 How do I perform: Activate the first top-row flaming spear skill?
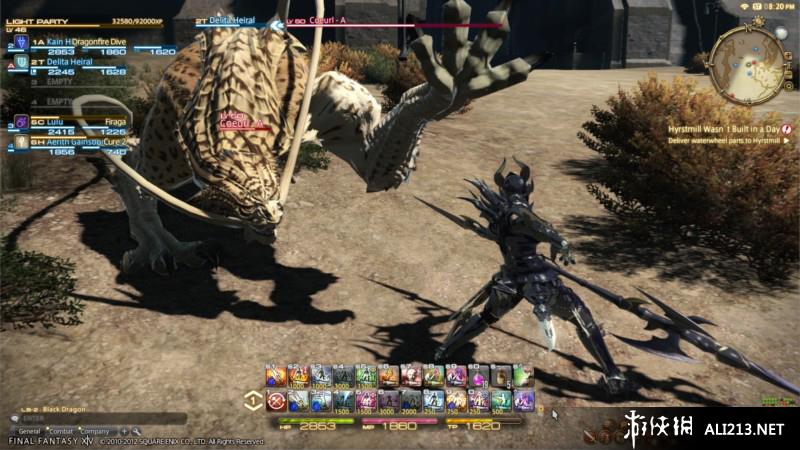pos(276,376)
